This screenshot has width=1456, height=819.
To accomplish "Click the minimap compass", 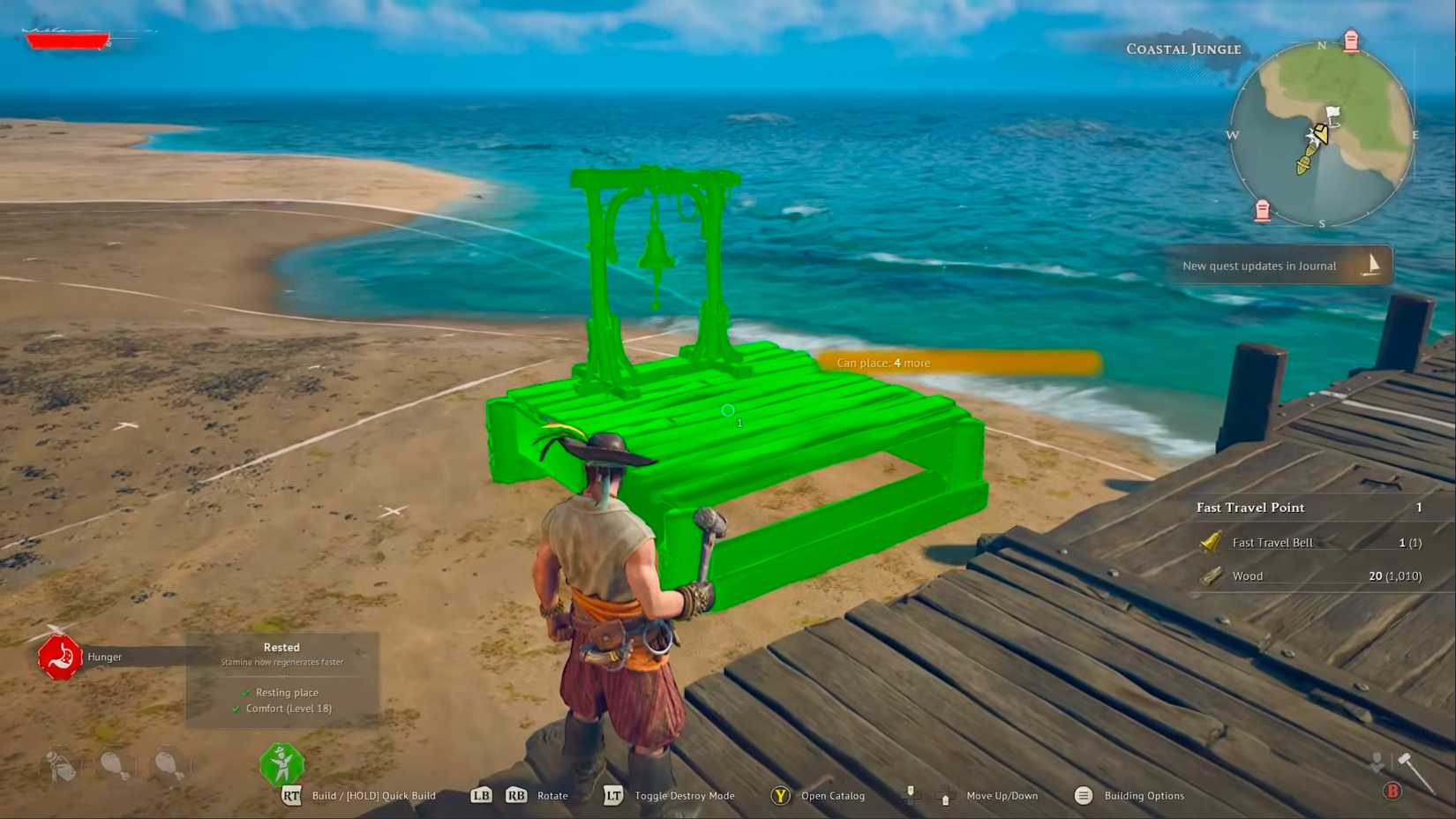I will point(1322,137).
